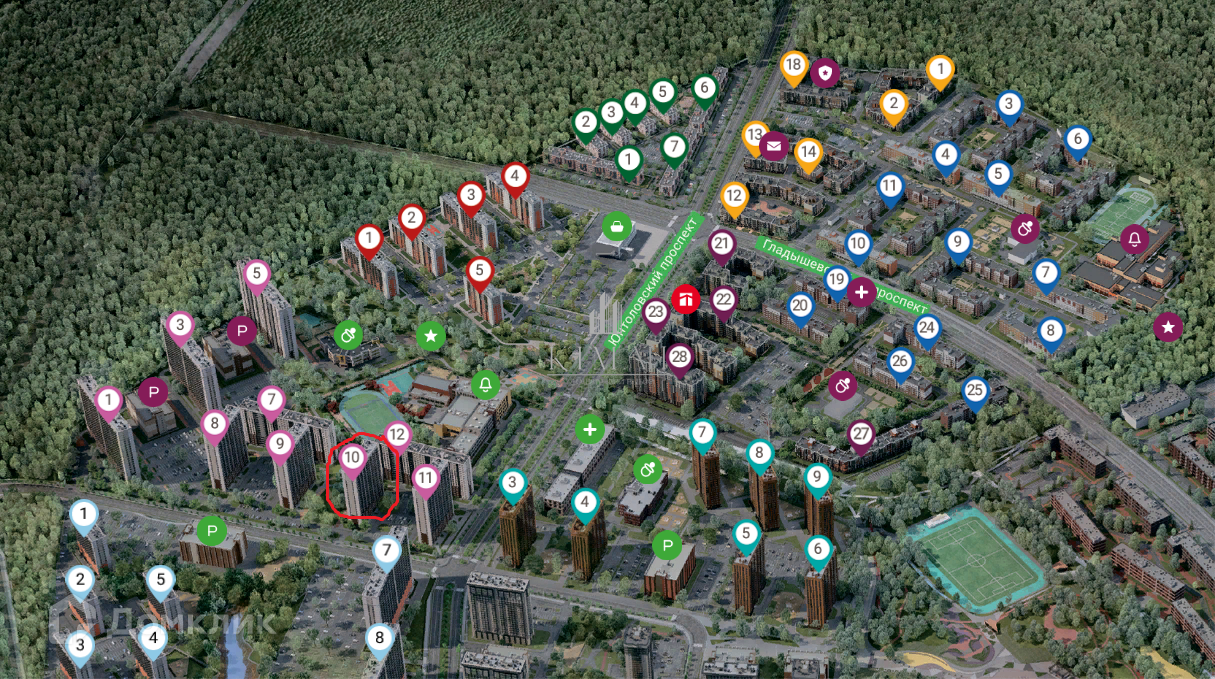
Task: Click the green shopping basket marker
Action: click(x=617, y=224)
